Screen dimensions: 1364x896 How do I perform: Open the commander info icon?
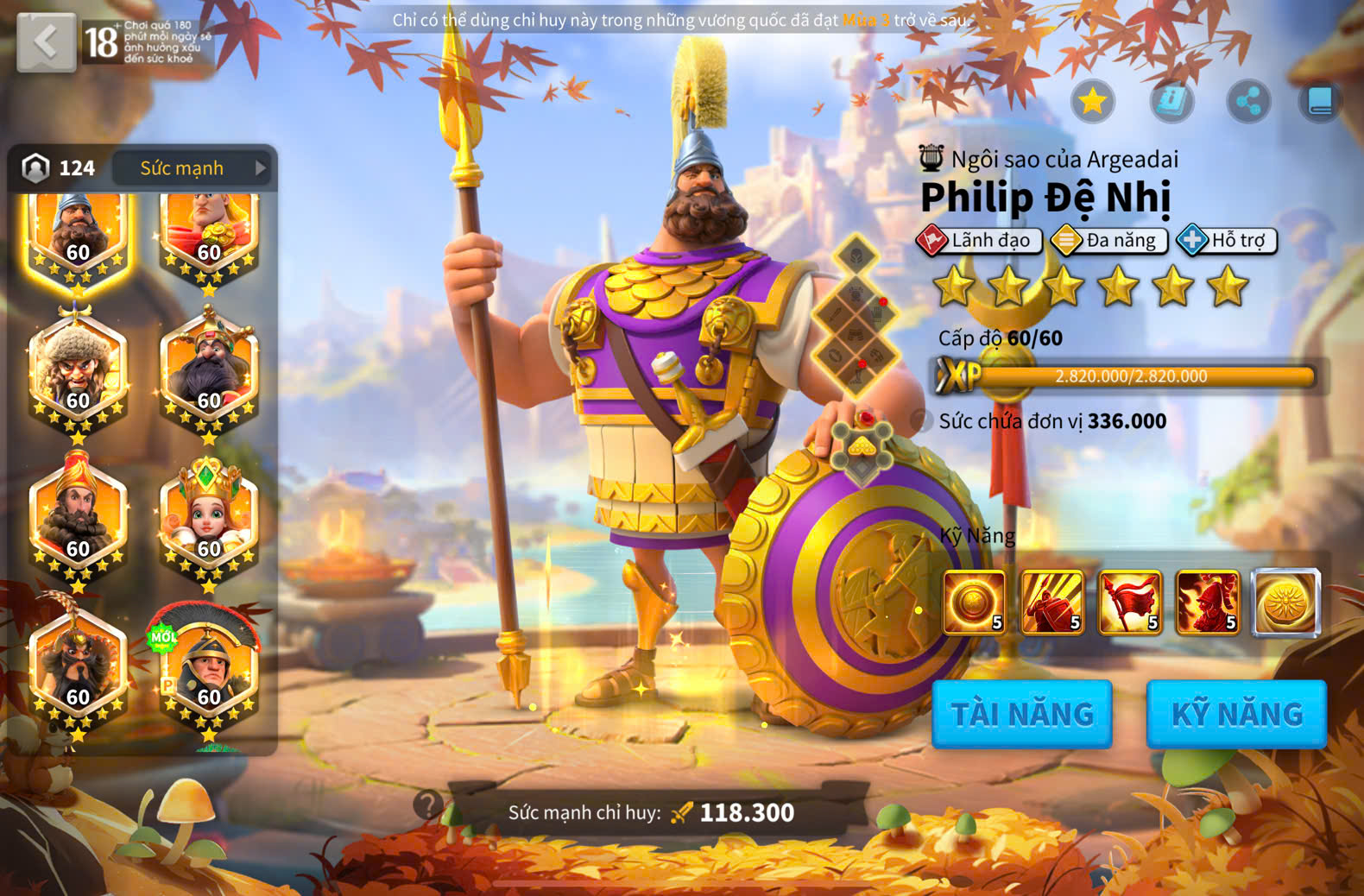pos(1171,102)
